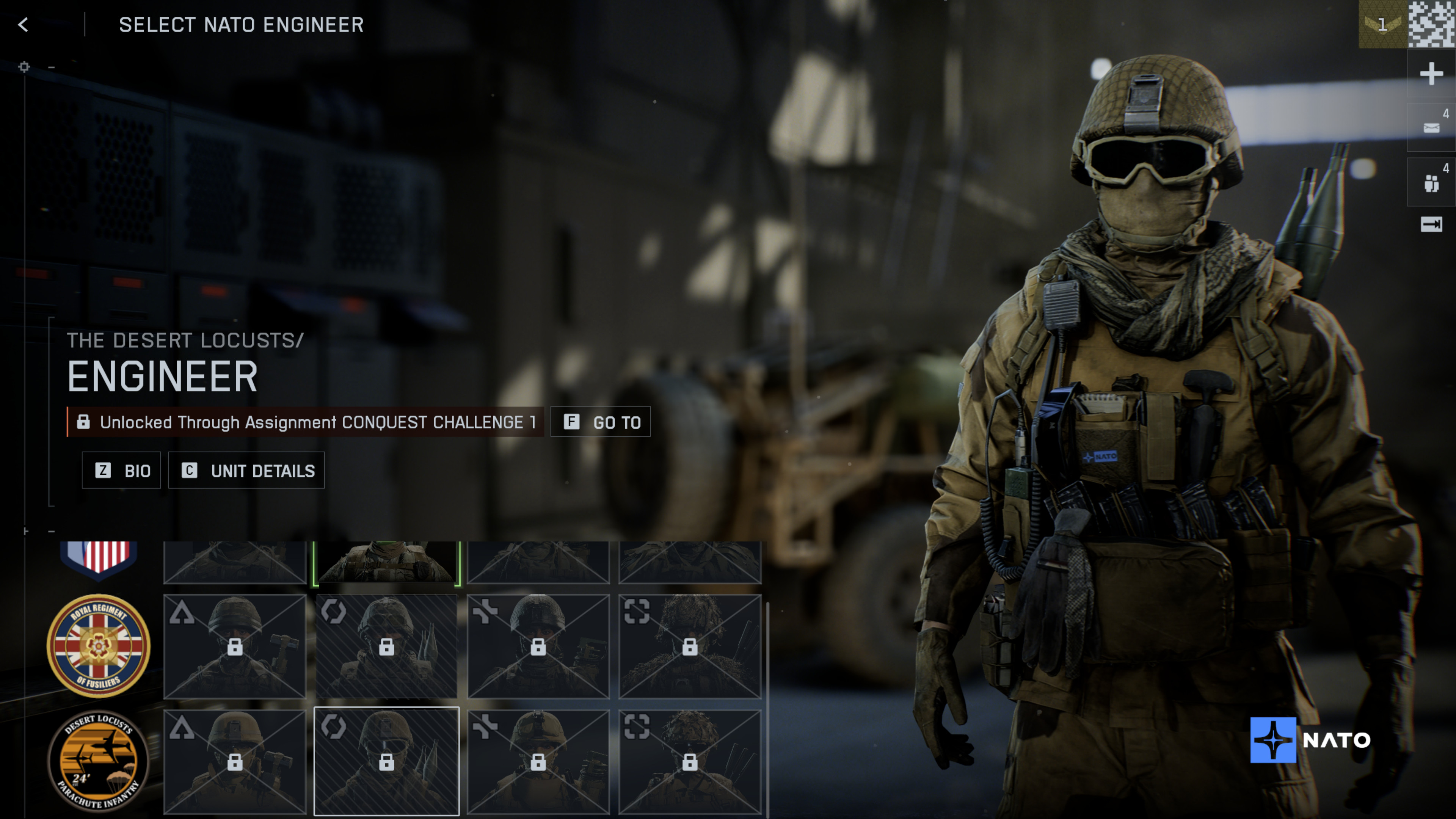This screenshot has height=819, width=1456.
Task: Open the player rank badge
Action: (x=1382, y=24)
